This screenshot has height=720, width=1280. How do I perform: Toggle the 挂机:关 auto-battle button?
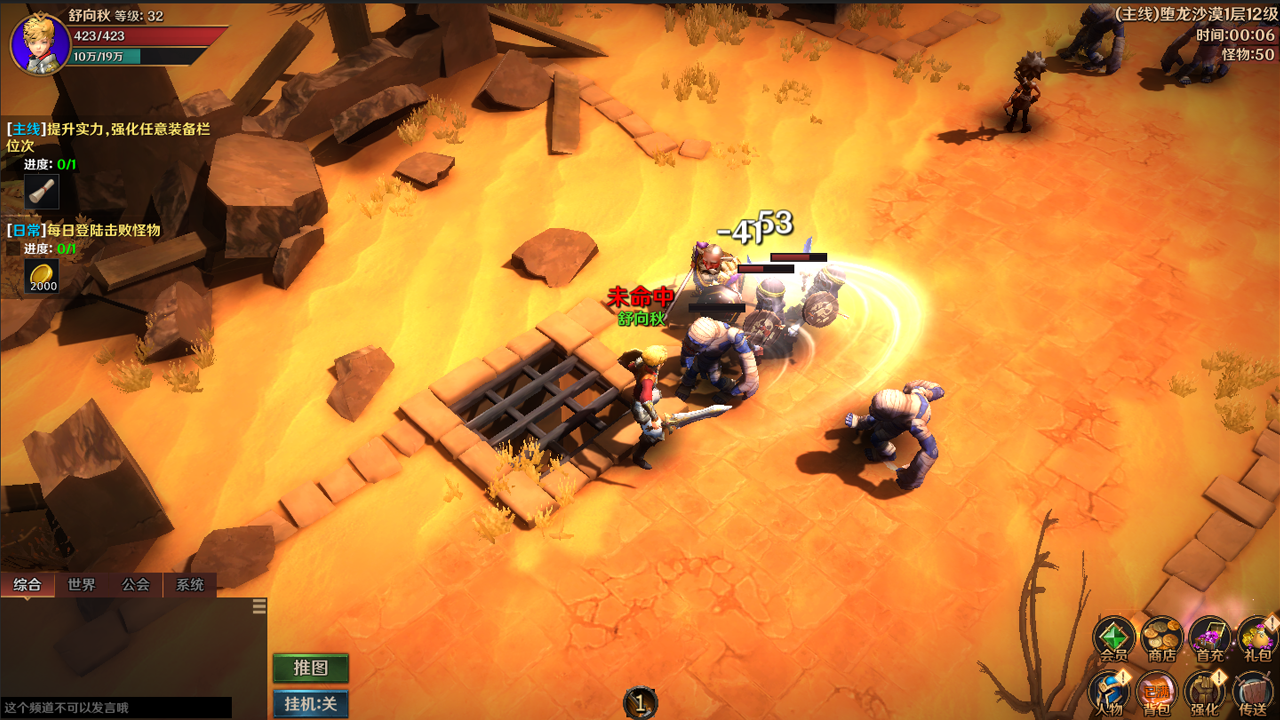[311, 704]
